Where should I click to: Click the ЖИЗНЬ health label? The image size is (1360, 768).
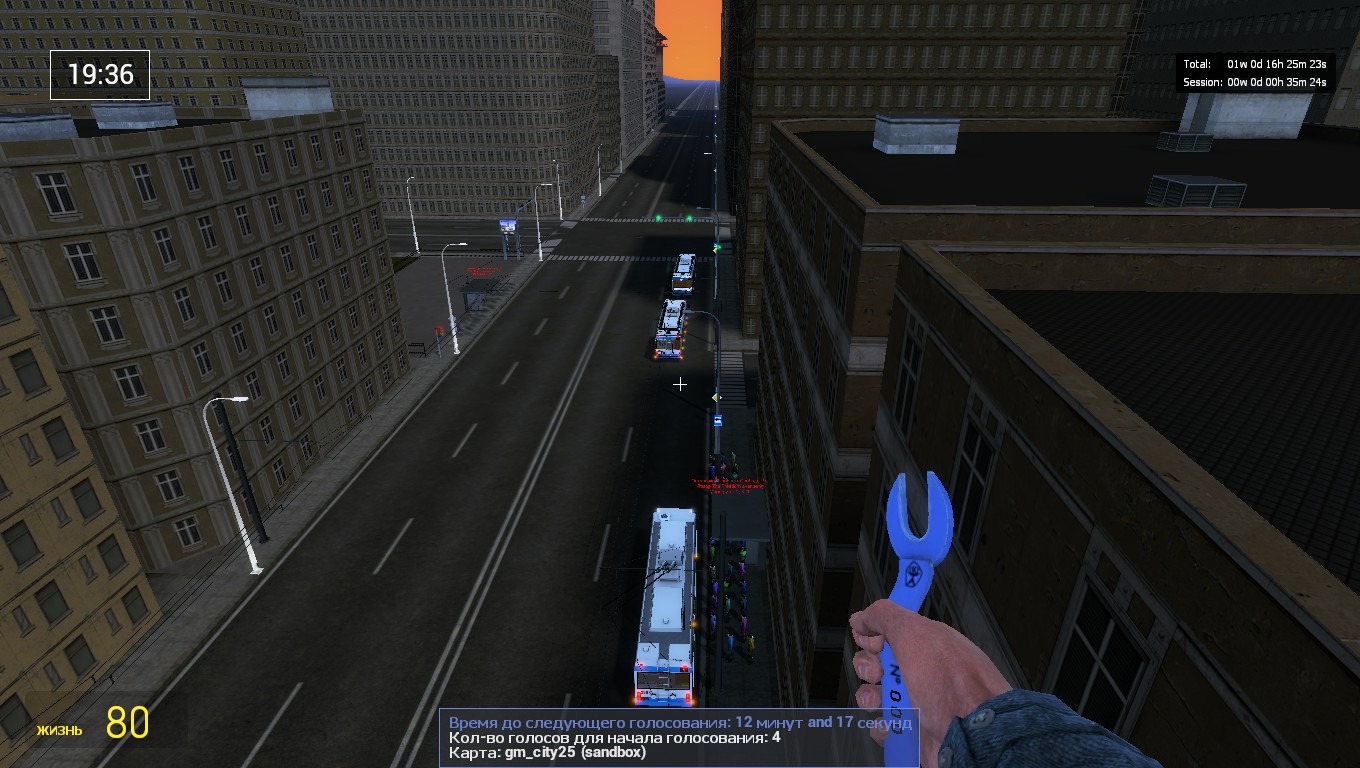click(x=62, y=731)
